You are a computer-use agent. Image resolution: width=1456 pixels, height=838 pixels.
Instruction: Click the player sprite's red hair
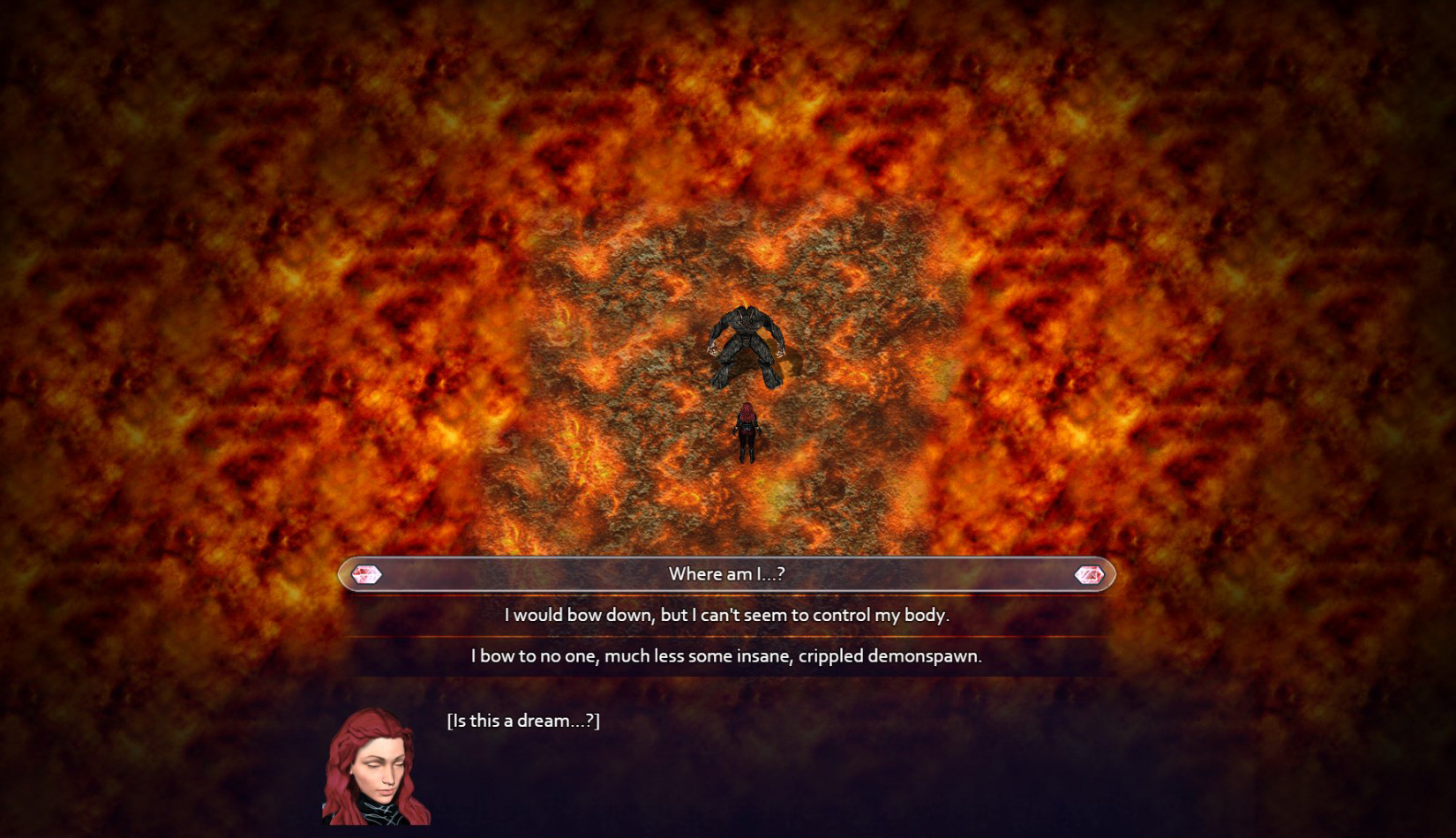[746, 413]
